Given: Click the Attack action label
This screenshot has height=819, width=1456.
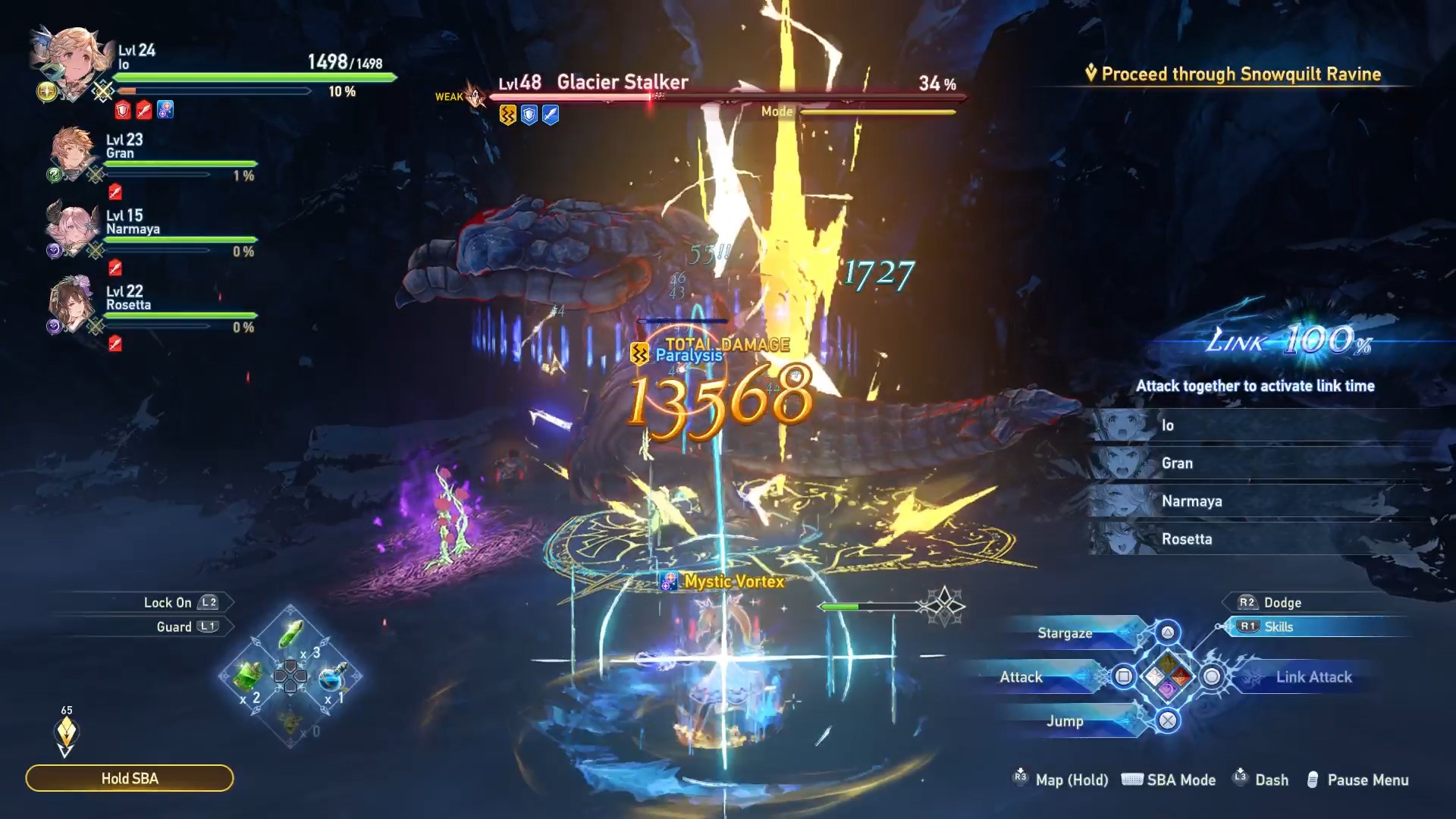Looking at the screenshot, I should (x=1021, y=677).
